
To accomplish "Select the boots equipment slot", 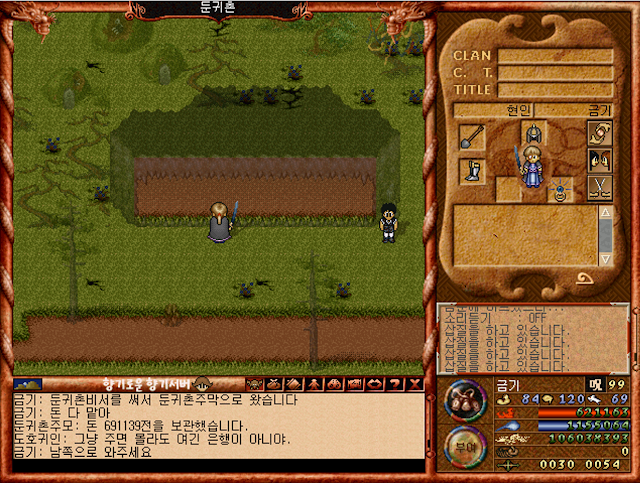I will tap(472, 171).
